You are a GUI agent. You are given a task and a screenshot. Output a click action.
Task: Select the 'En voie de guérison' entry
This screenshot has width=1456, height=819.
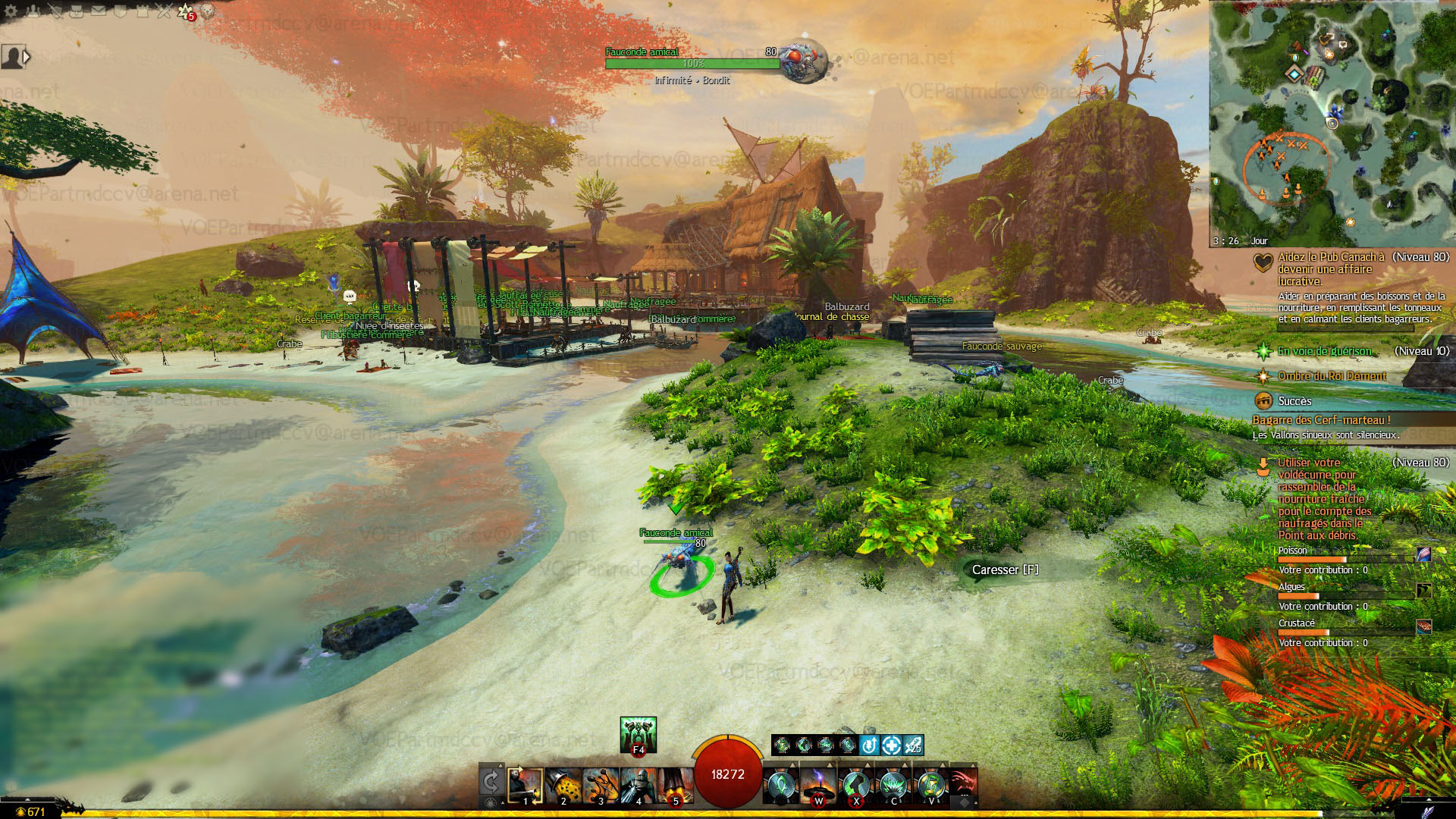(1324, 351)
